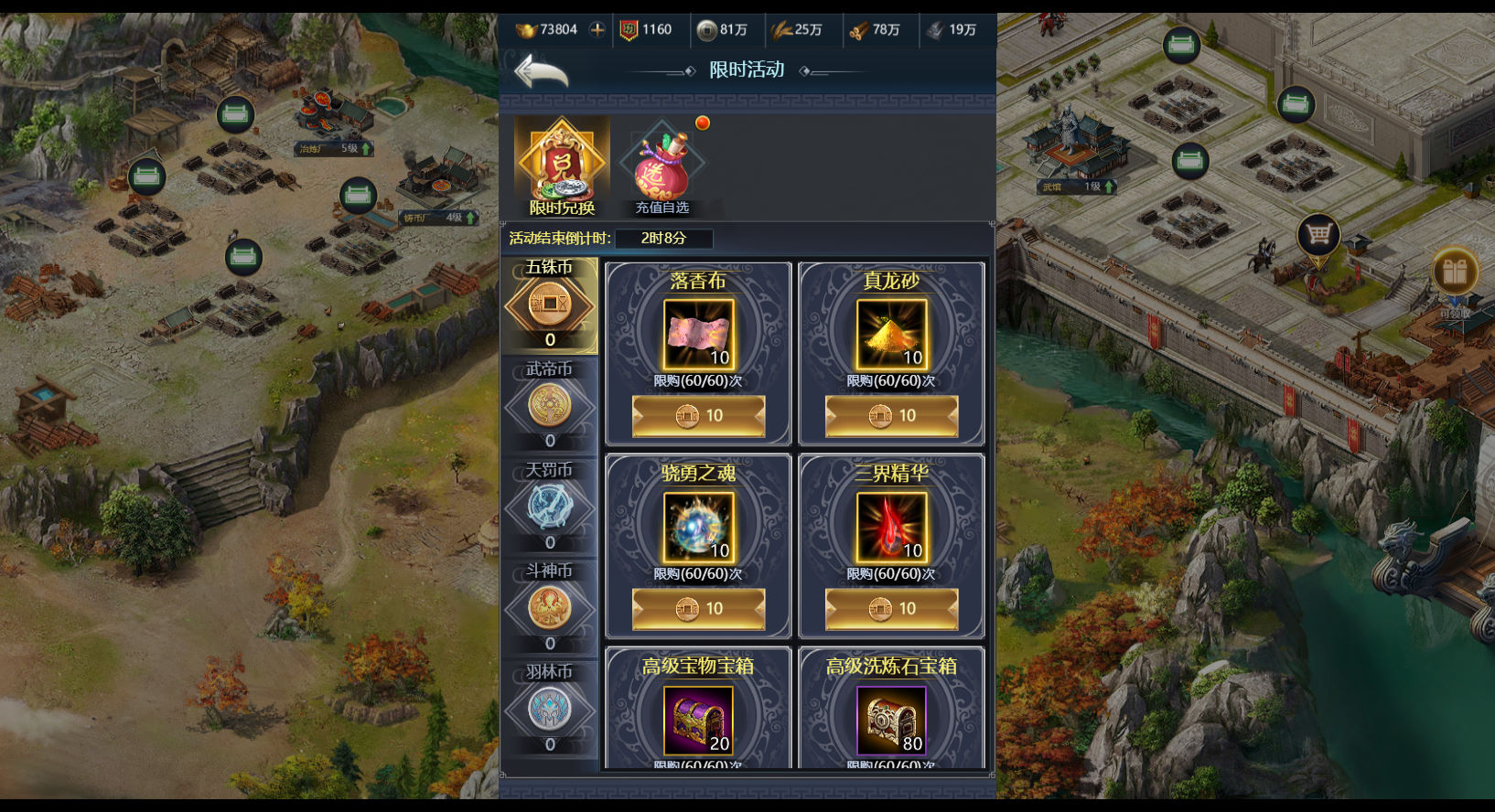
Task: Select the 高级洗炼石宝箱 chest item
Action: pyautogui.click(x=891, y=720)
